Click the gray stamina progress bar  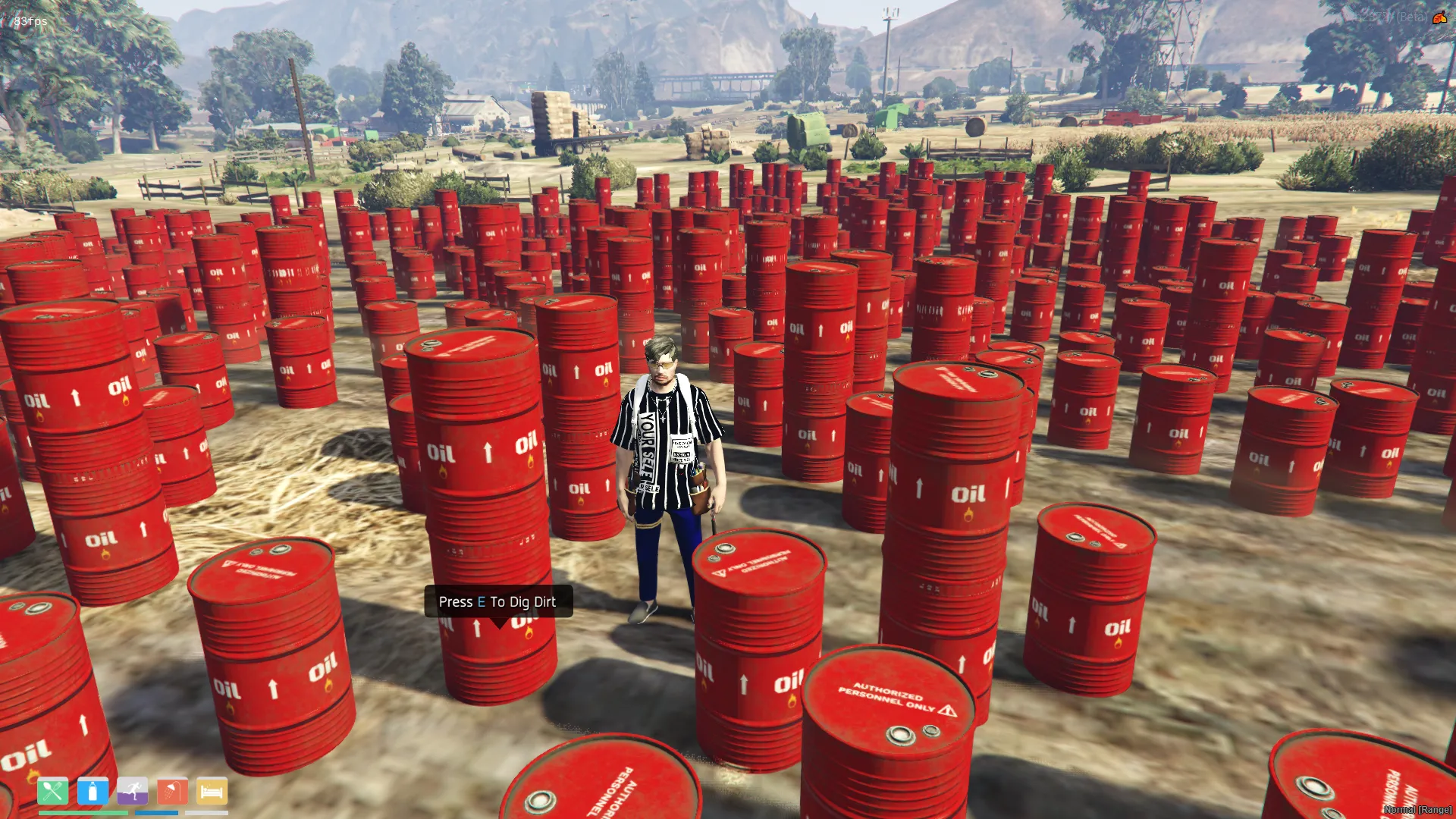[207, 813]
